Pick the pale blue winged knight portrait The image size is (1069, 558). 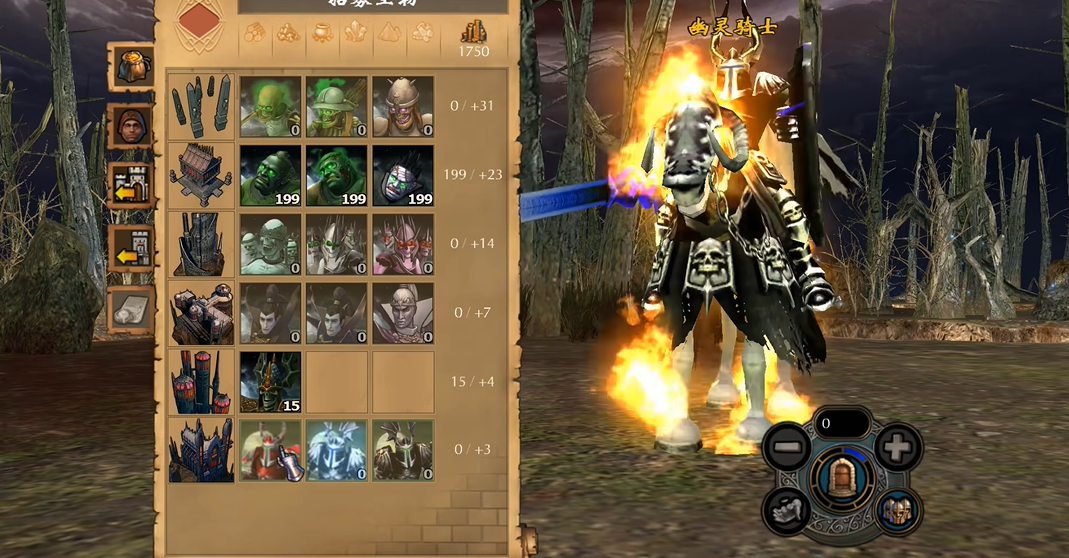pyautogui.click(x=336, y=451)
